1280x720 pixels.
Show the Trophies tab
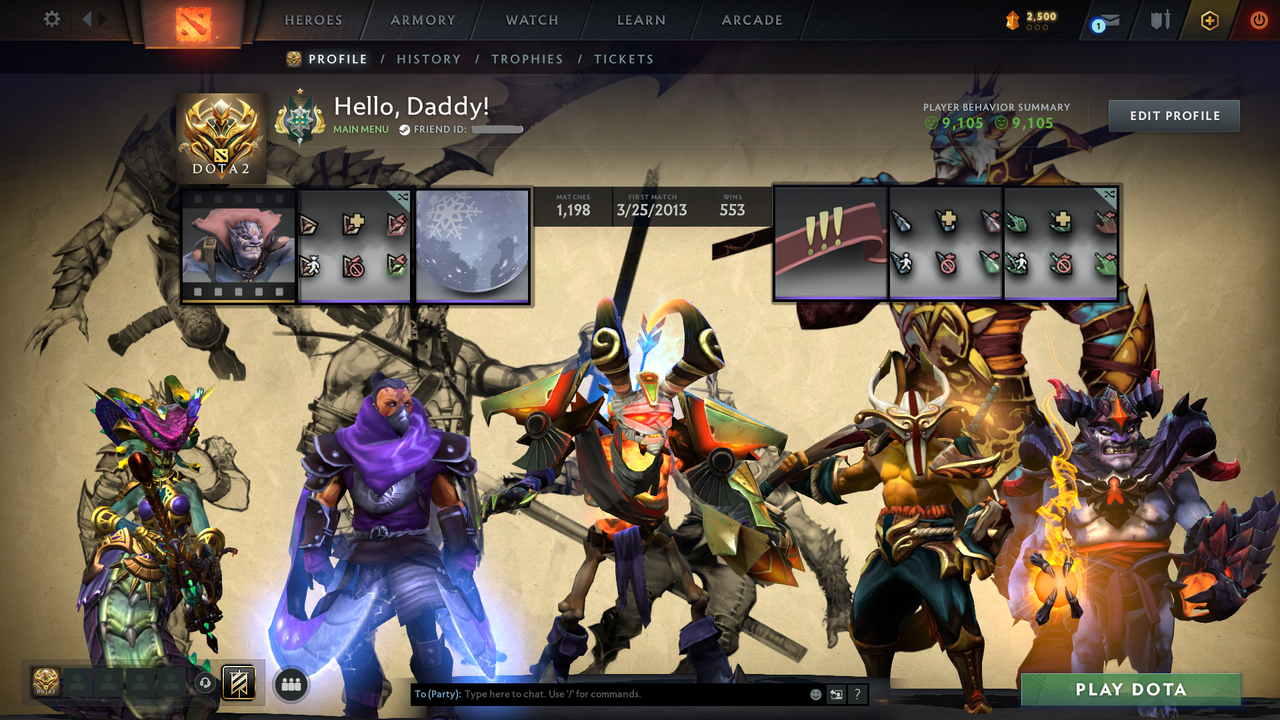coord(527,59)
